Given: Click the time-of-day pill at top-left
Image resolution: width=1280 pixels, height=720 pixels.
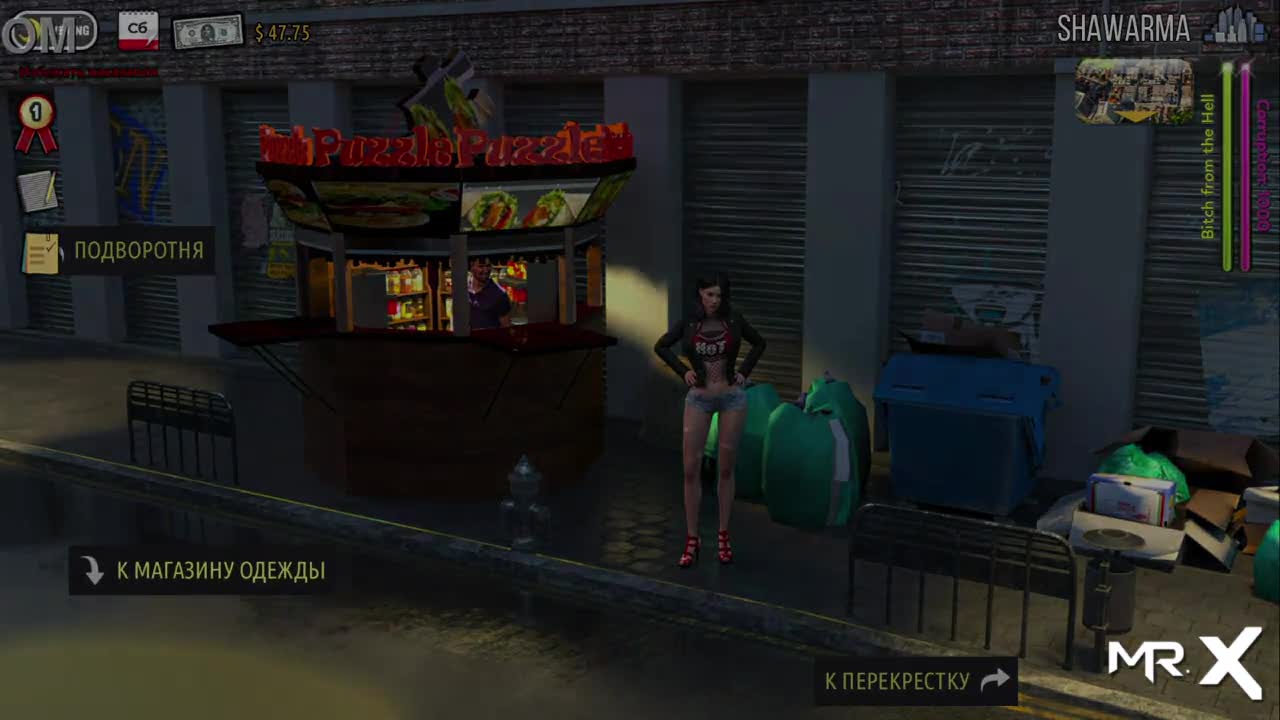Looking at the screenshot, I should [x=52, y=32].
